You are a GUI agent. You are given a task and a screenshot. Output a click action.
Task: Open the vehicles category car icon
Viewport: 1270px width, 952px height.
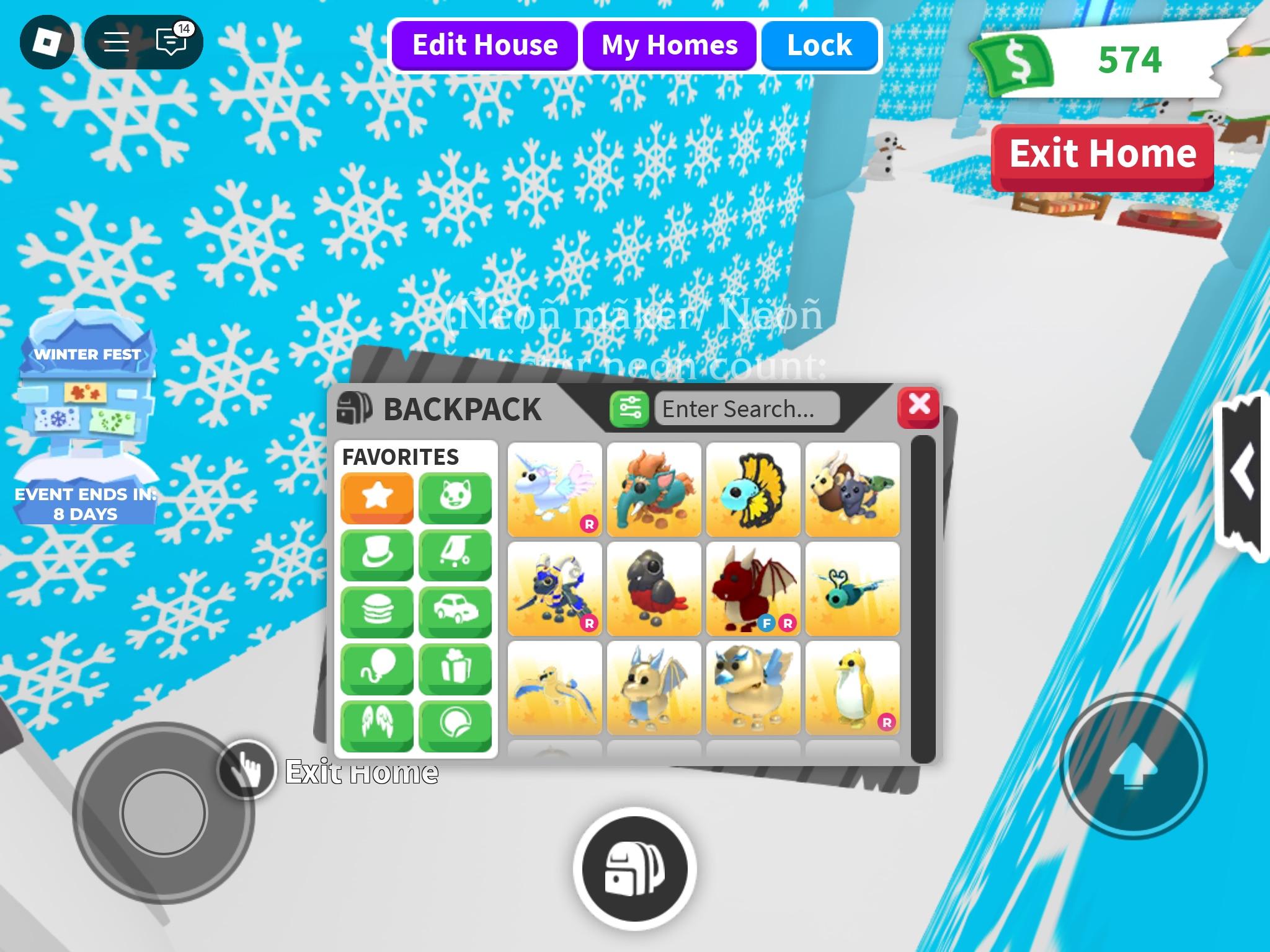pyautogui.click(x=456, y=612)
